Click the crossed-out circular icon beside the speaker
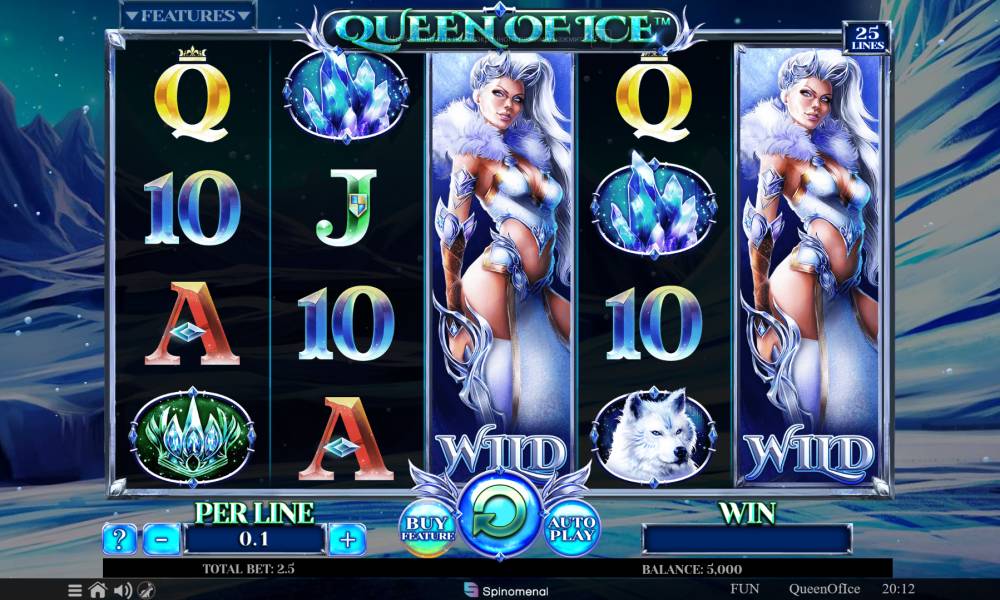1000x600 pixels. [x=147, y=590]
